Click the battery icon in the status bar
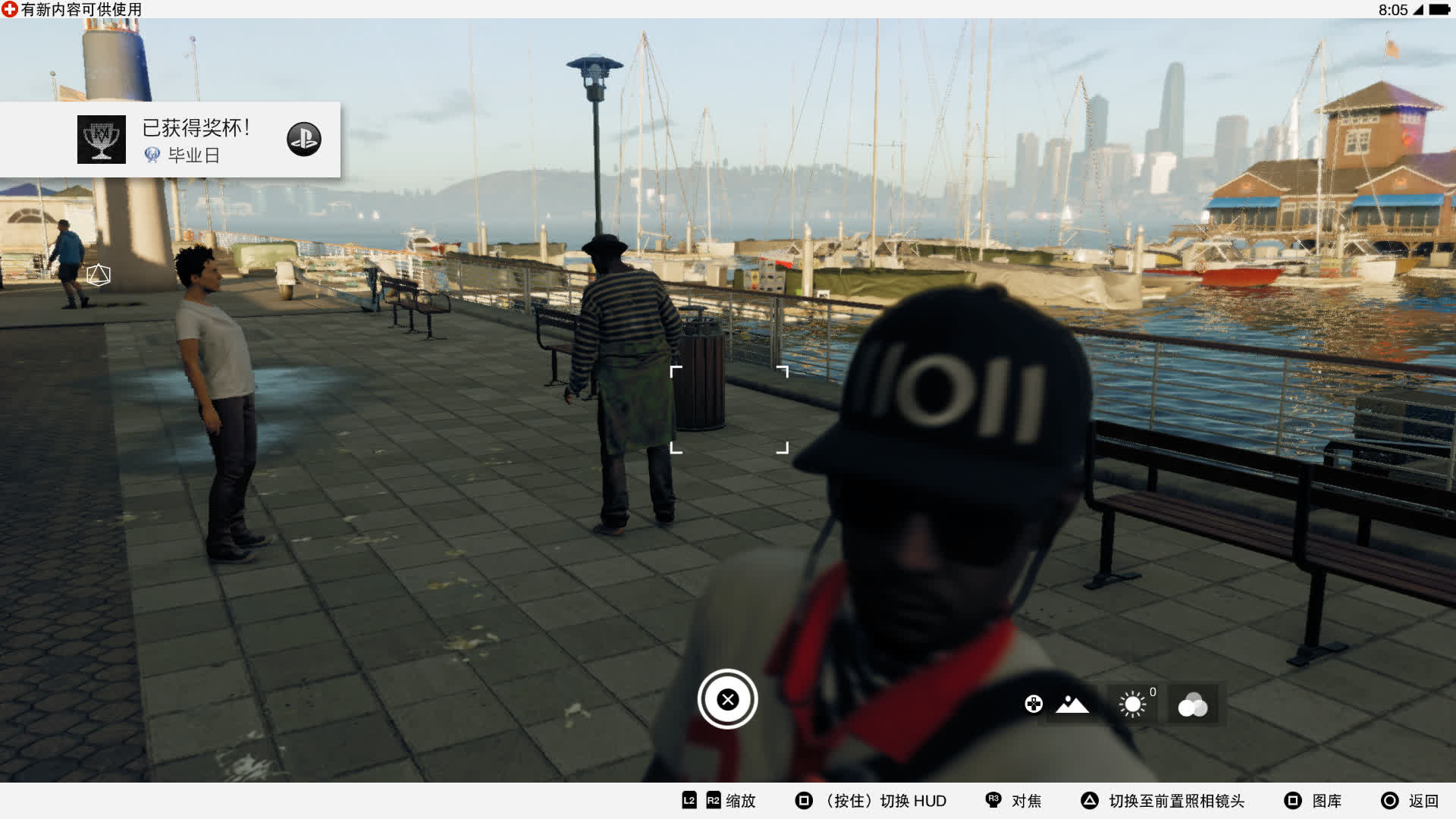The image size is (1456, 819). [x=1440, y=11]
